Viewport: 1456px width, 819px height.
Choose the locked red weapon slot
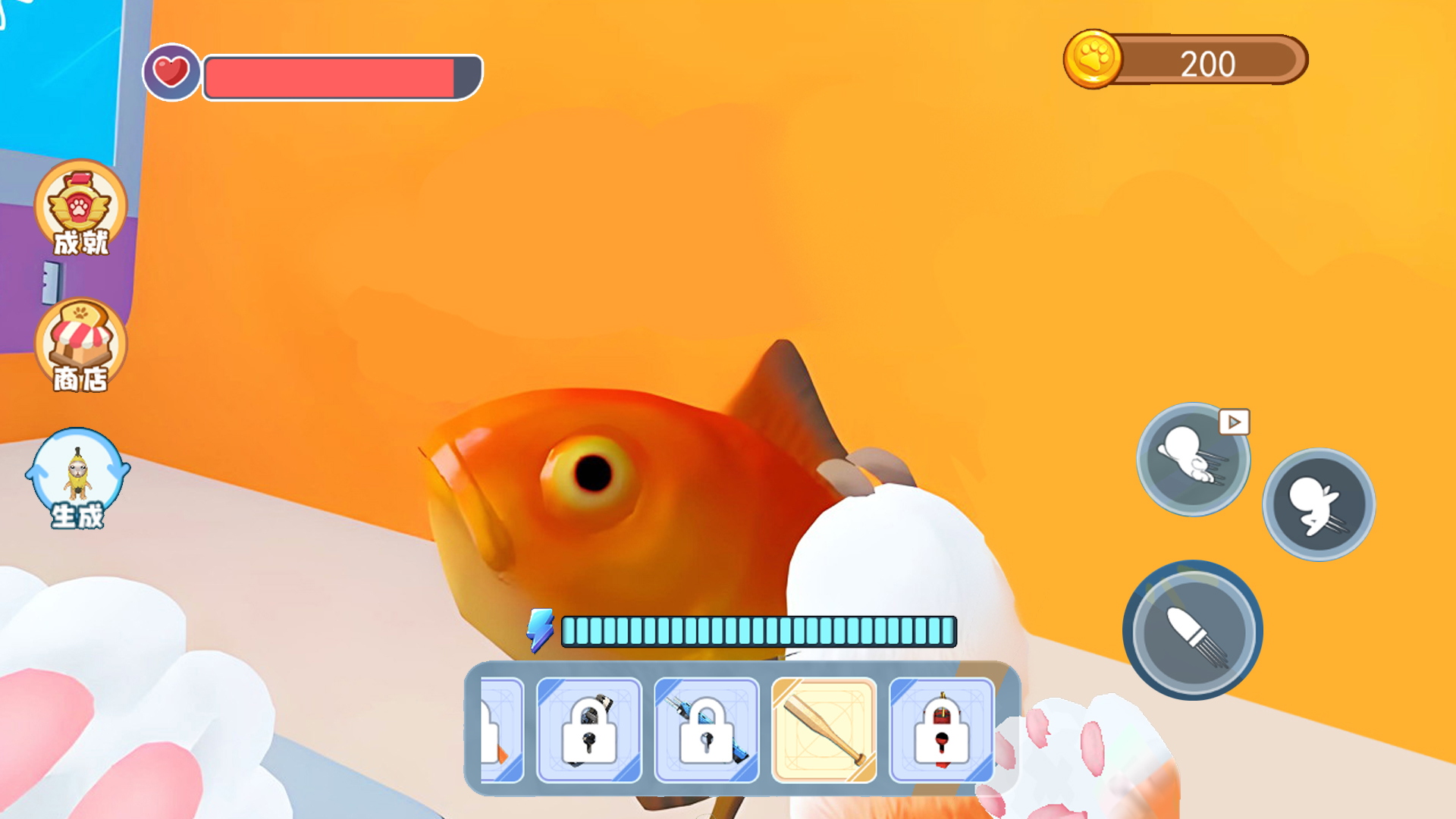(x=941, y=730)
